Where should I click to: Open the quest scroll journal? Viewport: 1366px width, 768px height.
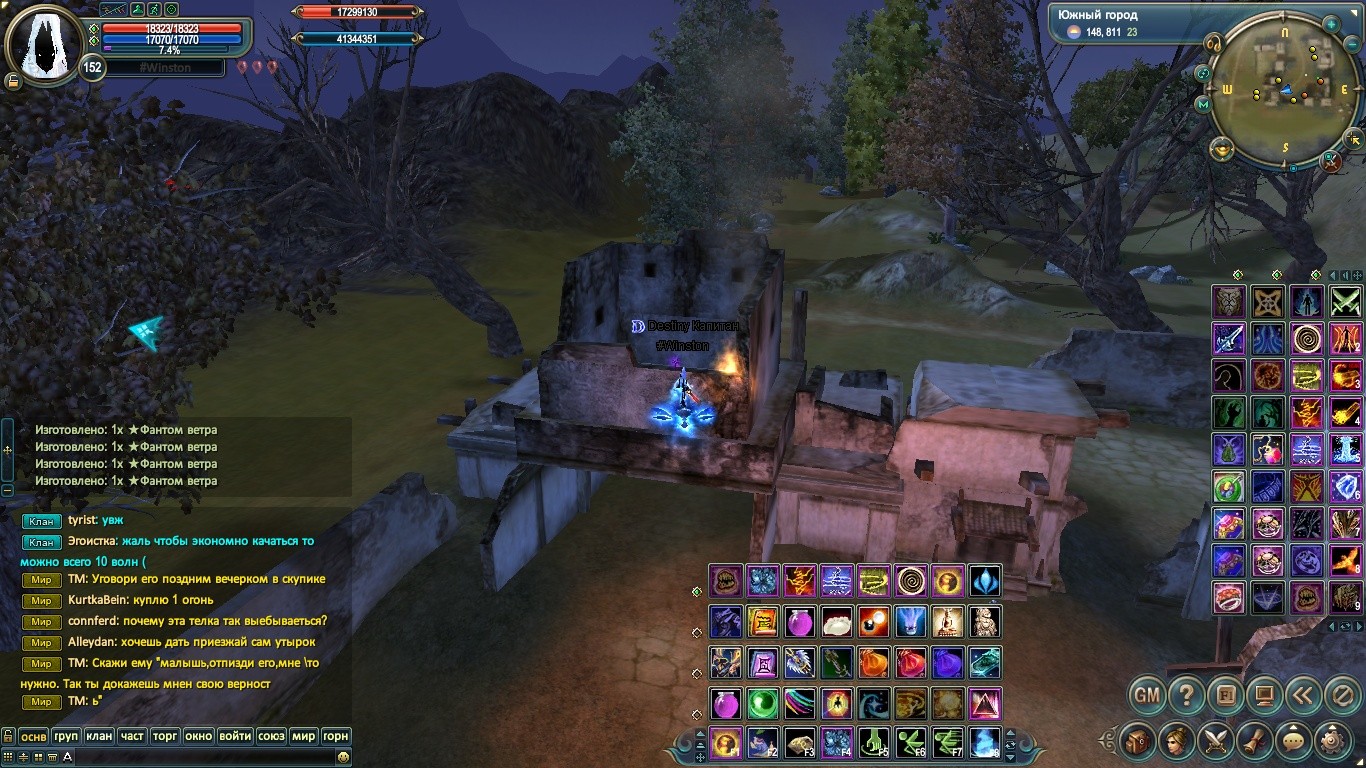pyautogui.click(x=1255, y=741)
